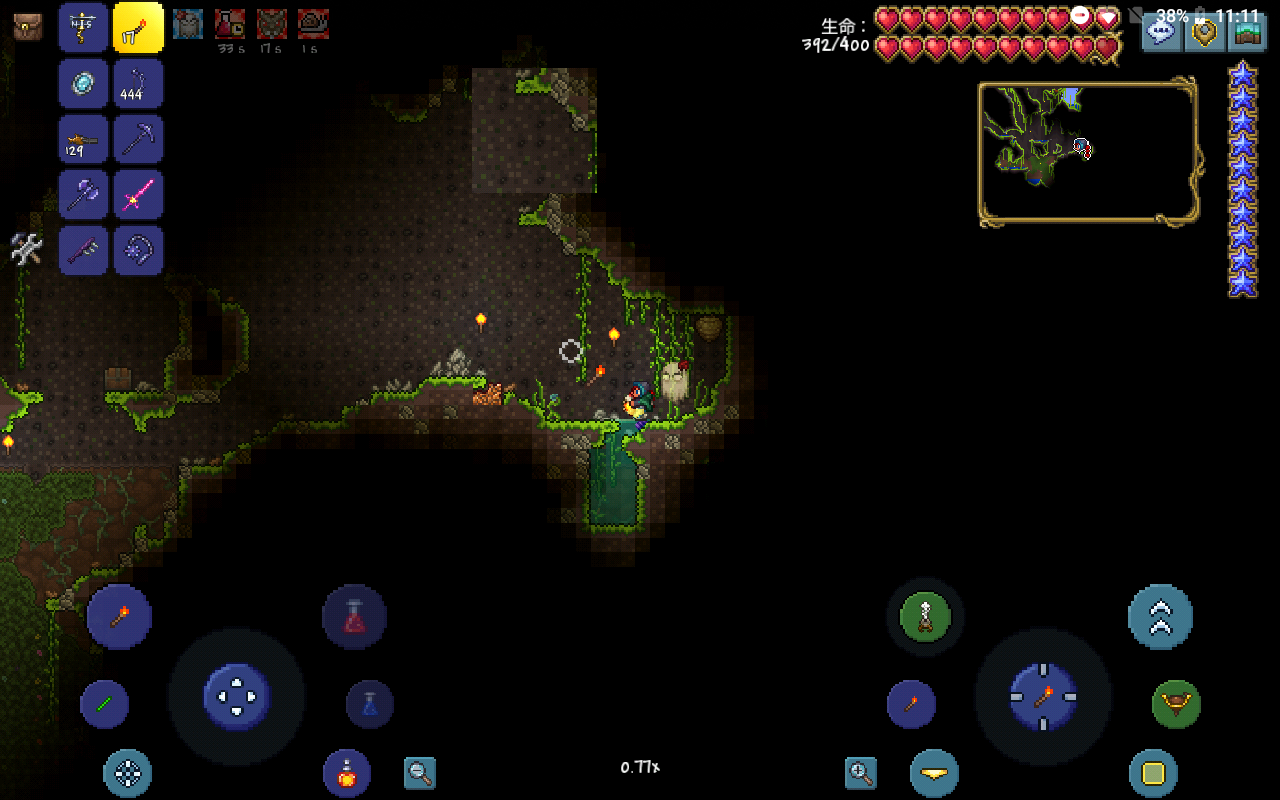Select the war axe hotbar slot
The height and width of the screenshot is (800, 1280).
(84, 194)
